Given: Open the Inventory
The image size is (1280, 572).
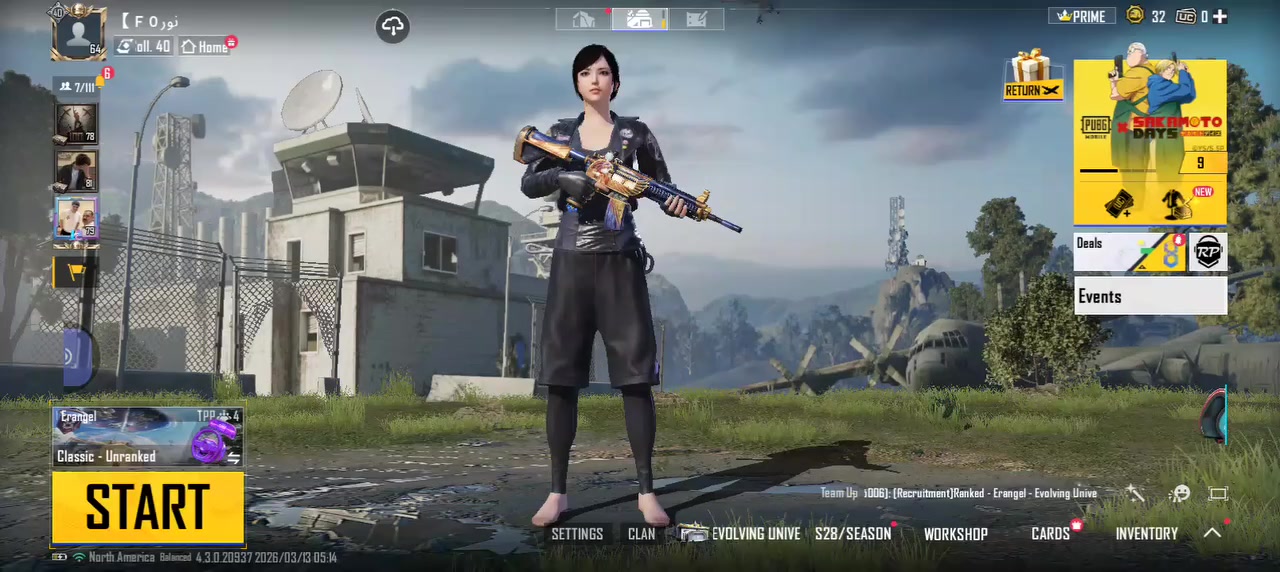Looking at the screenshot, I should tap(1146, 534).
